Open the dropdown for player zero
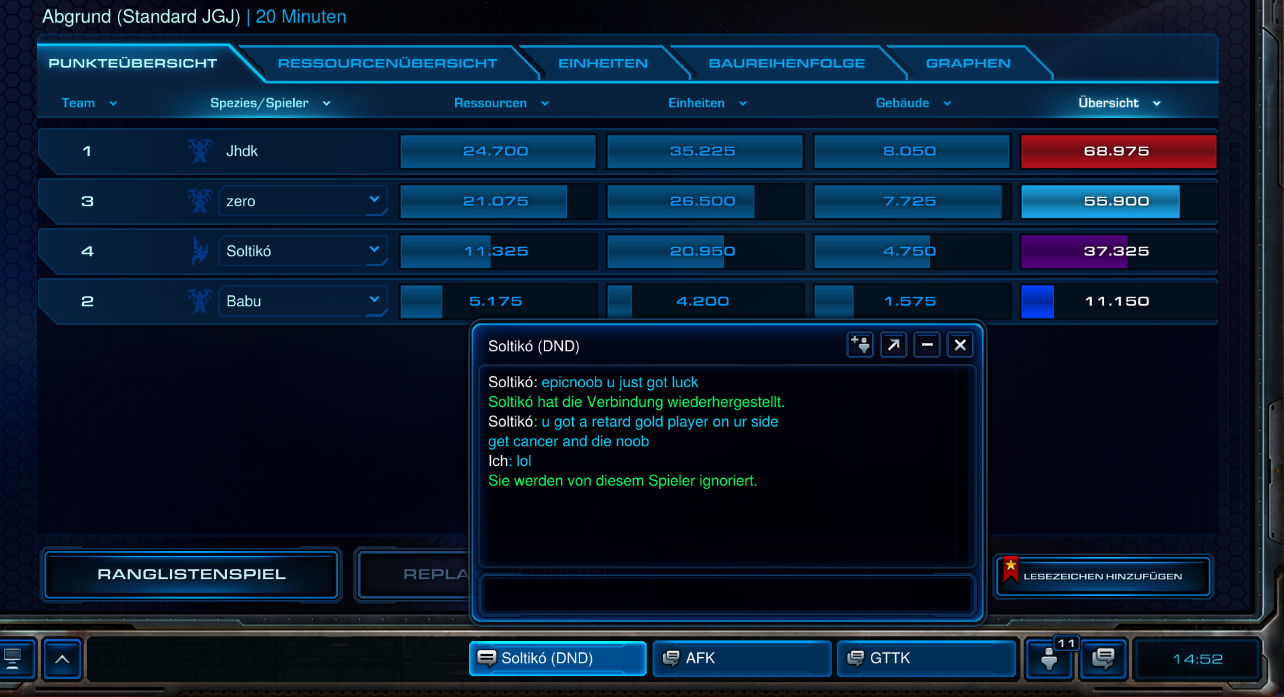The image size is (1284, 697). (374, 200)
